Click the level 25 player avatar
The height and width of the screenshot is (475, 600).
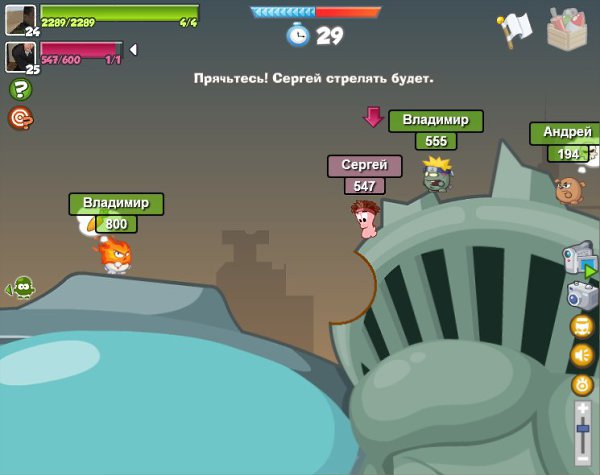tap(20, 55)
